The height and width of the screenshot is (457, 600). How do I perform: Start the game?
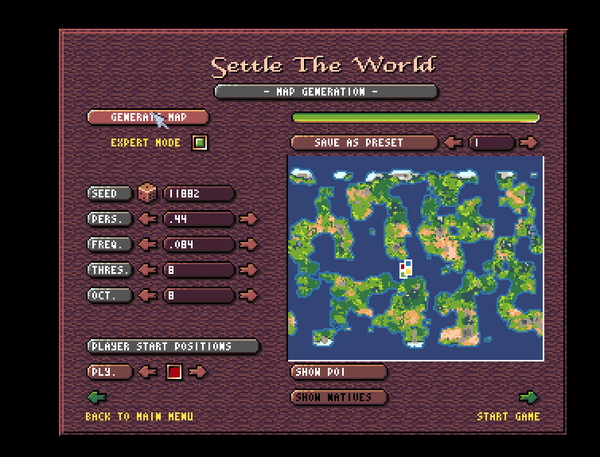(528, 398)
